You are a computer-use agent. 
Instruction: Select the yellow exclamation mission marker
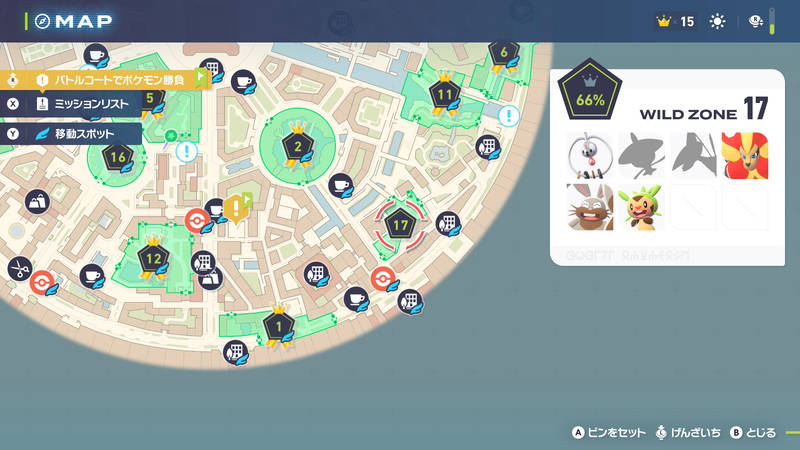coord(235,208)
